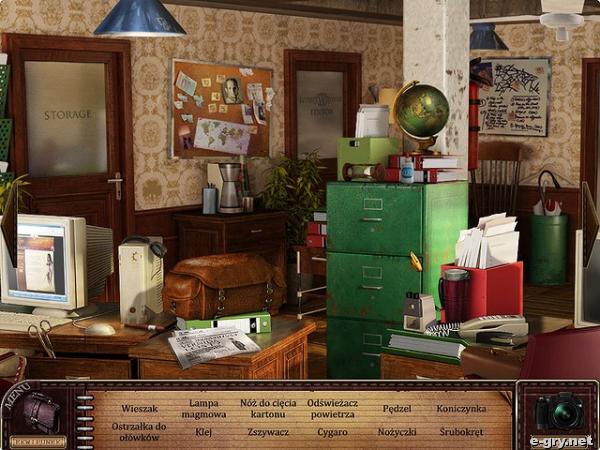Click the button below the briefcase
Screen dimensions: 600x450
click(40, 441)
